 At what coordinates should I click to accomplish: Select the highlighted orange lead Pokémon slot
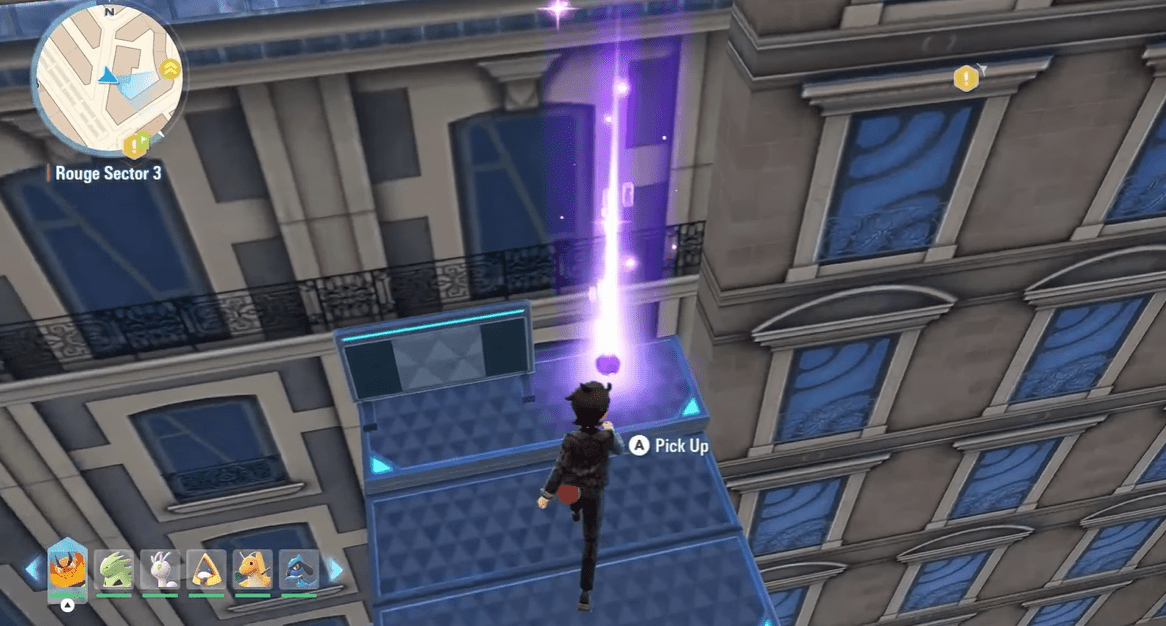click(67, 570)
